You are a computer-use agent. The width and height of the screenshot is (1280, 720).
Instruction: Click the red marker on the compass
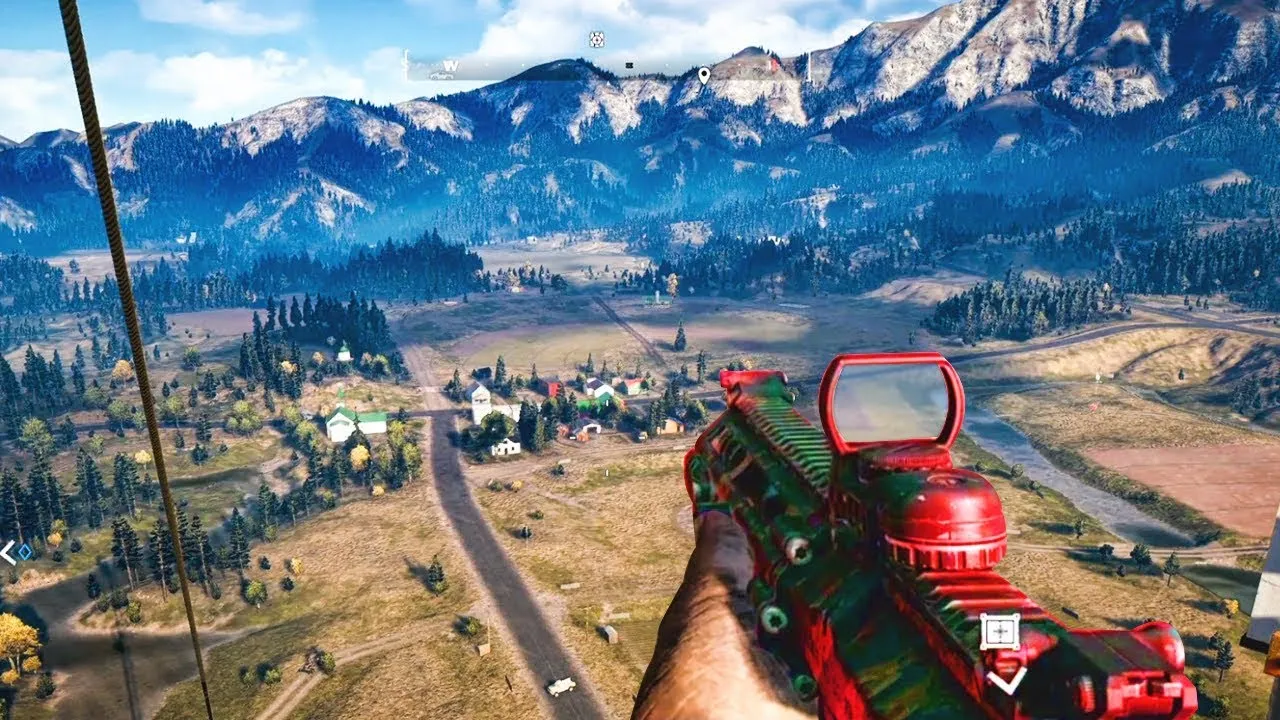773,64
